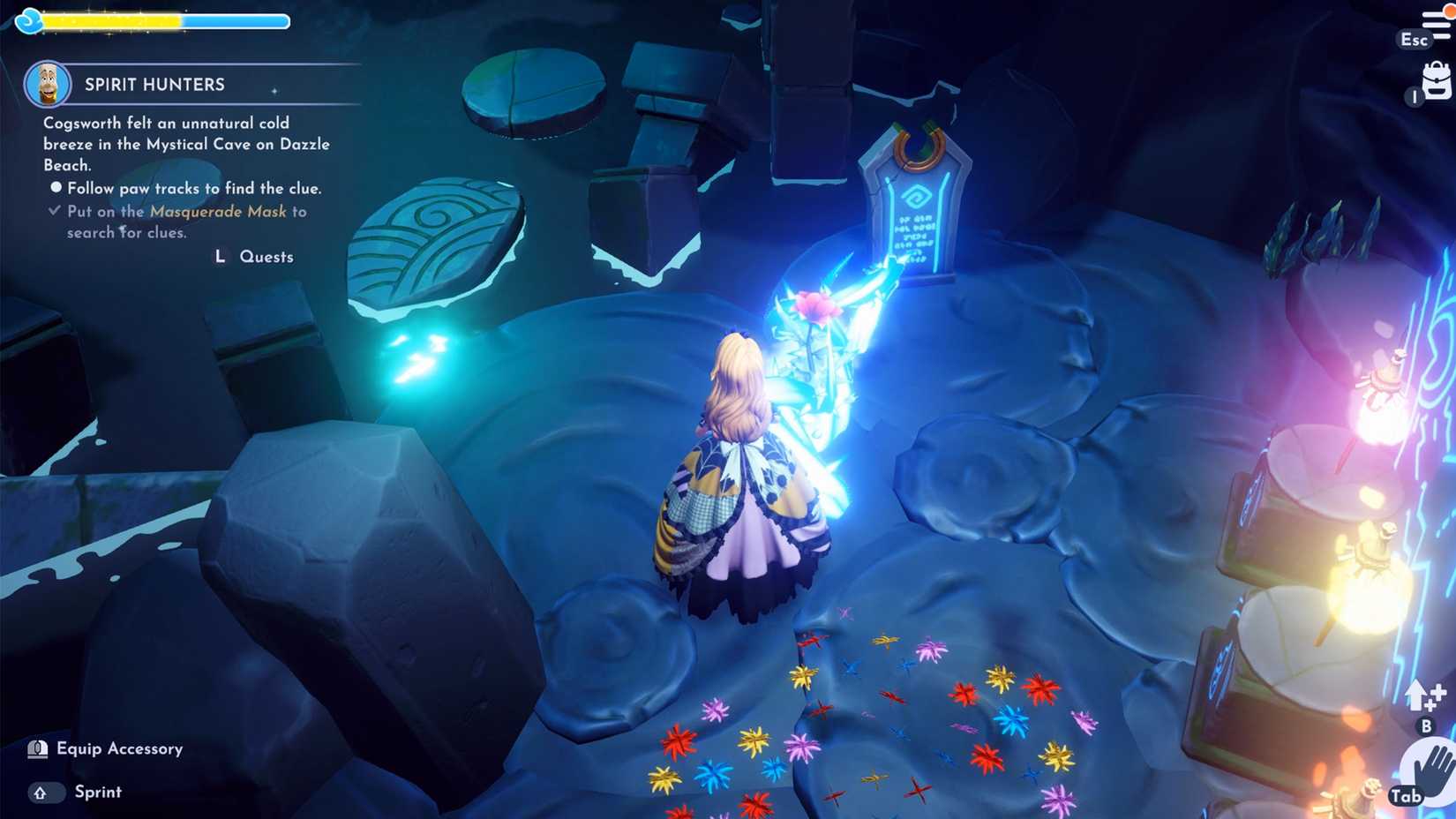The width and height of the screenshot is (1456, 819).
Task: Toggle the bullet beside the paw tracks objective
Action: pyautogui.click(x=56, y=187)
